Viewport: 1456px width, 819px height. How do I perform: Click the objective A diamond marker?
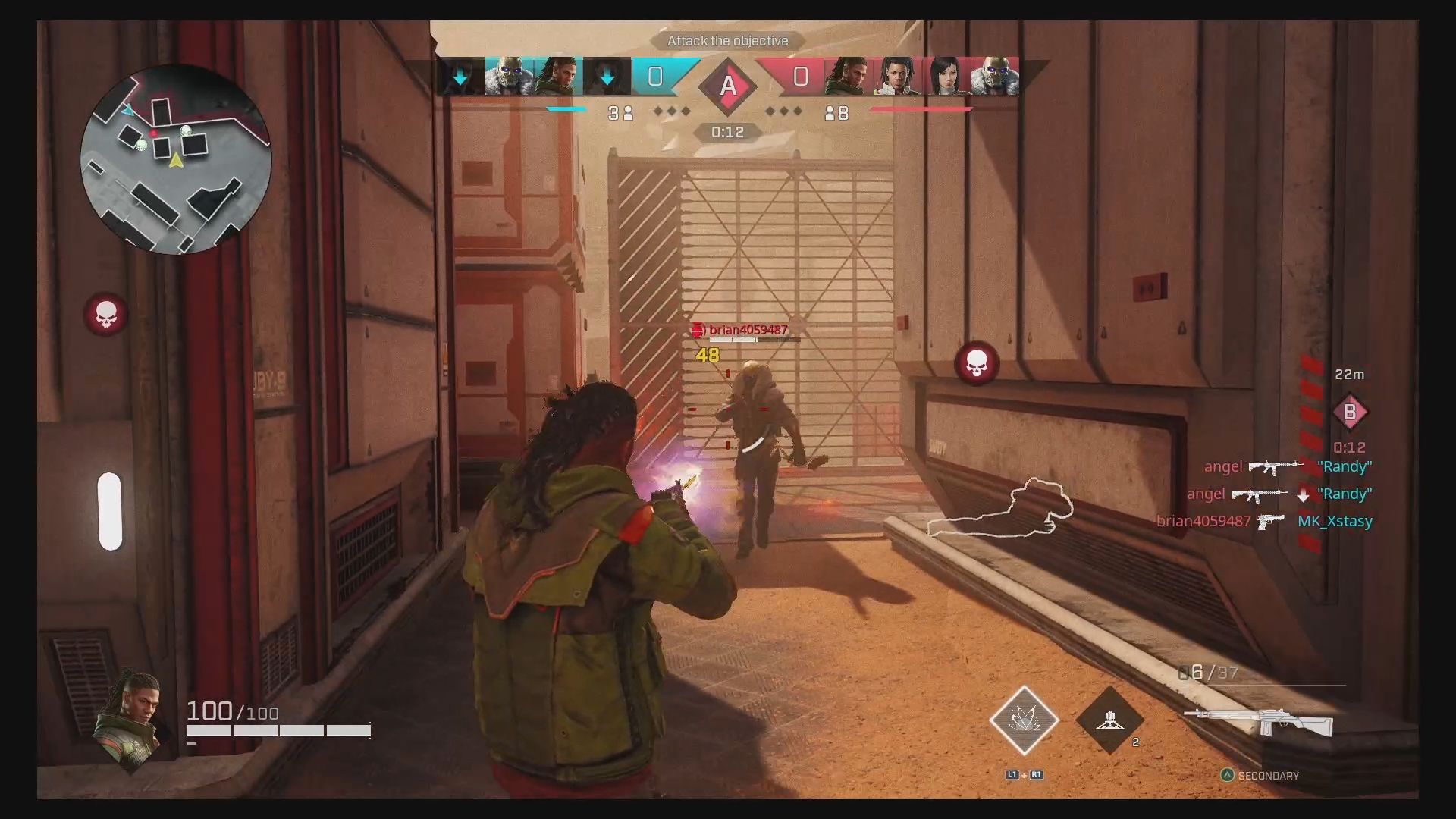tap(727, 86)
